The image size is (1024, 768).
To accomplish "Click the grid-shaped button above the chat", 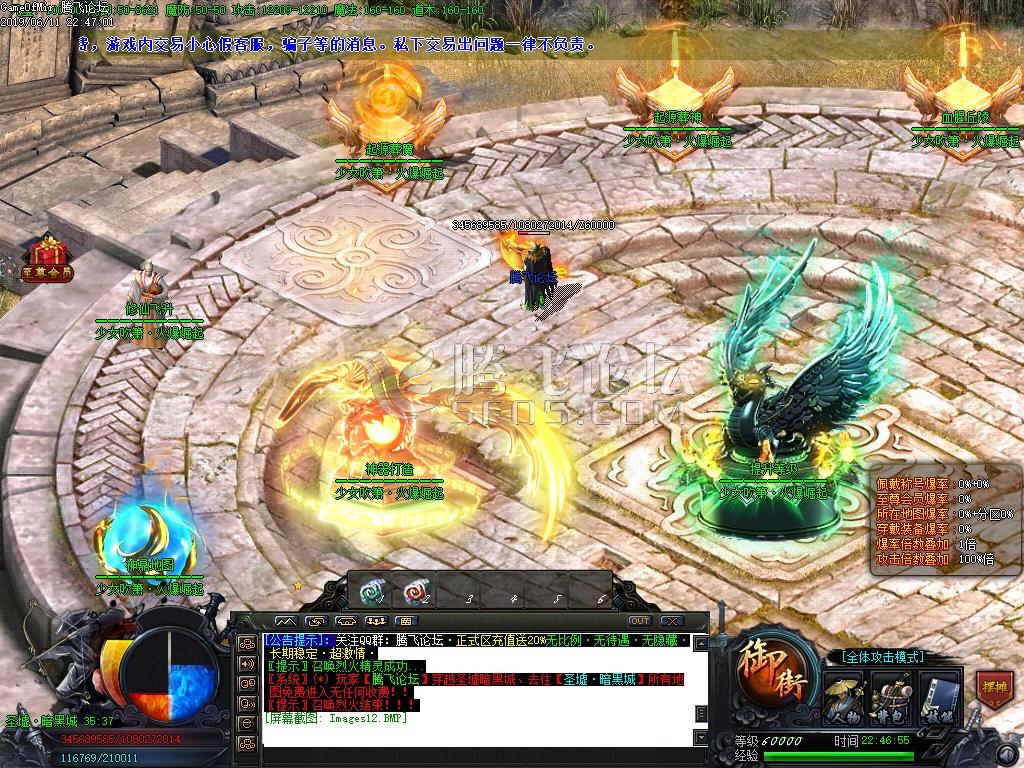I will coord(406,621).
